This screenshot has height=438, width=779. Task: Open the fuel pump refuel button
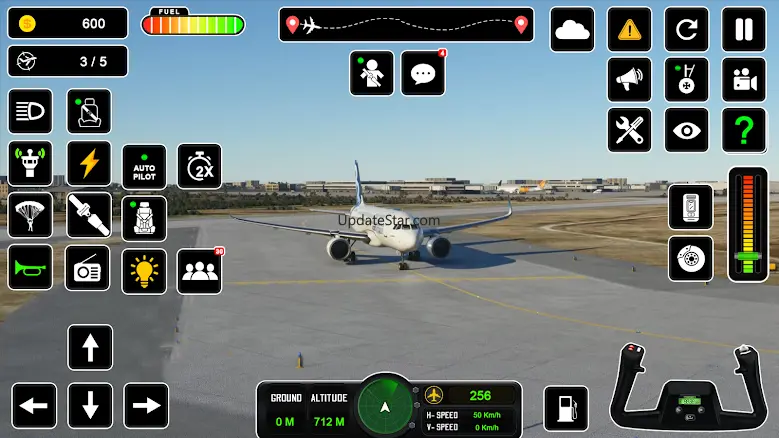coord(565,408)
